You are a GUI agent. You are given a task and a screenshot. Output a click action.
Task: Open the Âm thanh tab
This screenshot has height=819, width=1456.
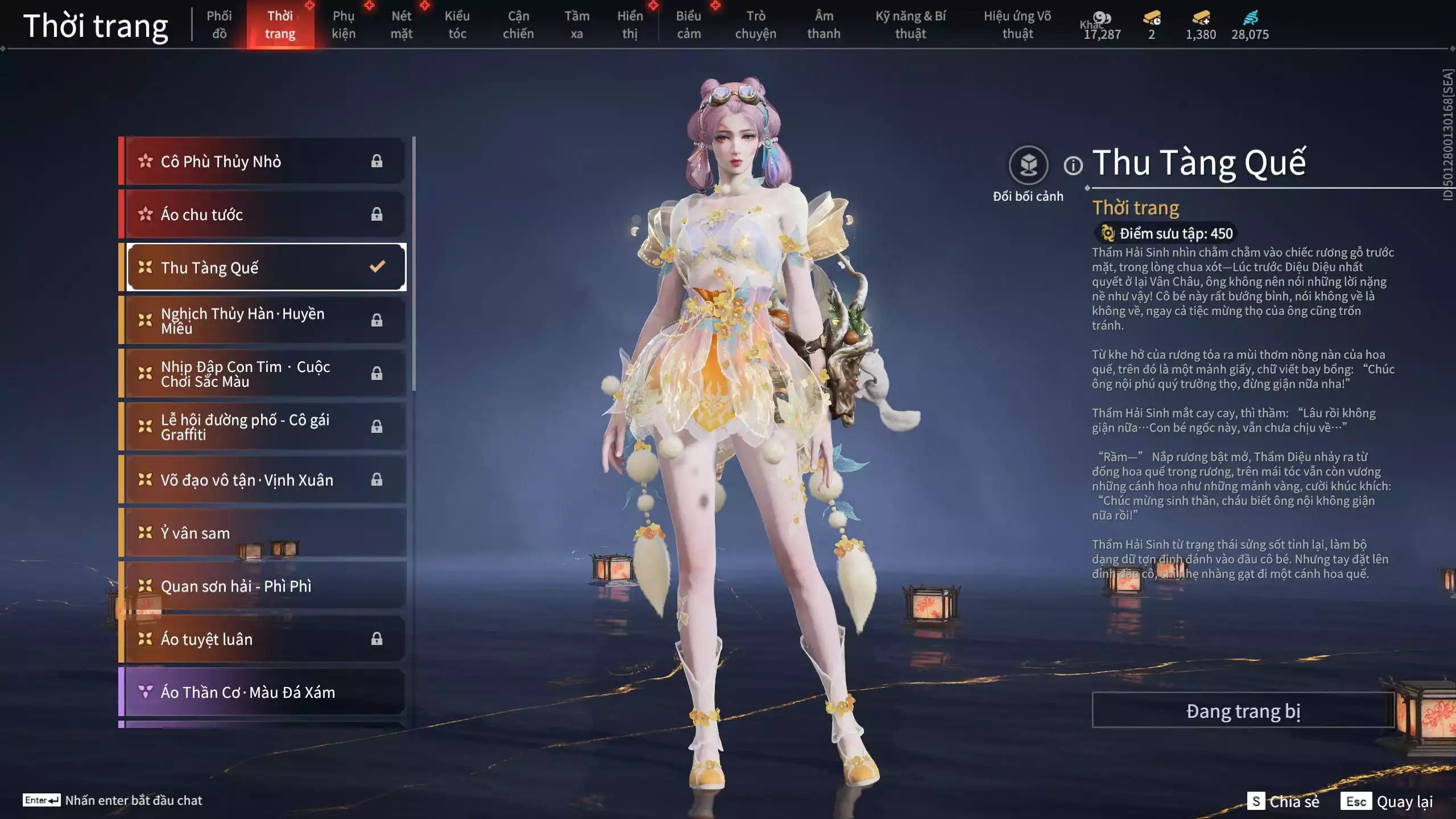click(x=823, y=25)
